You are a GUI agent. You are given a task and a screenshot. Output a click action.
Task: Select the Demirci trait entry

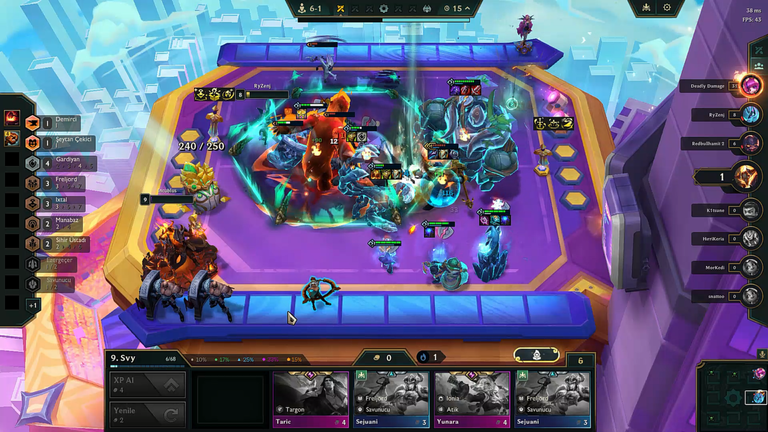pos(58,122)
